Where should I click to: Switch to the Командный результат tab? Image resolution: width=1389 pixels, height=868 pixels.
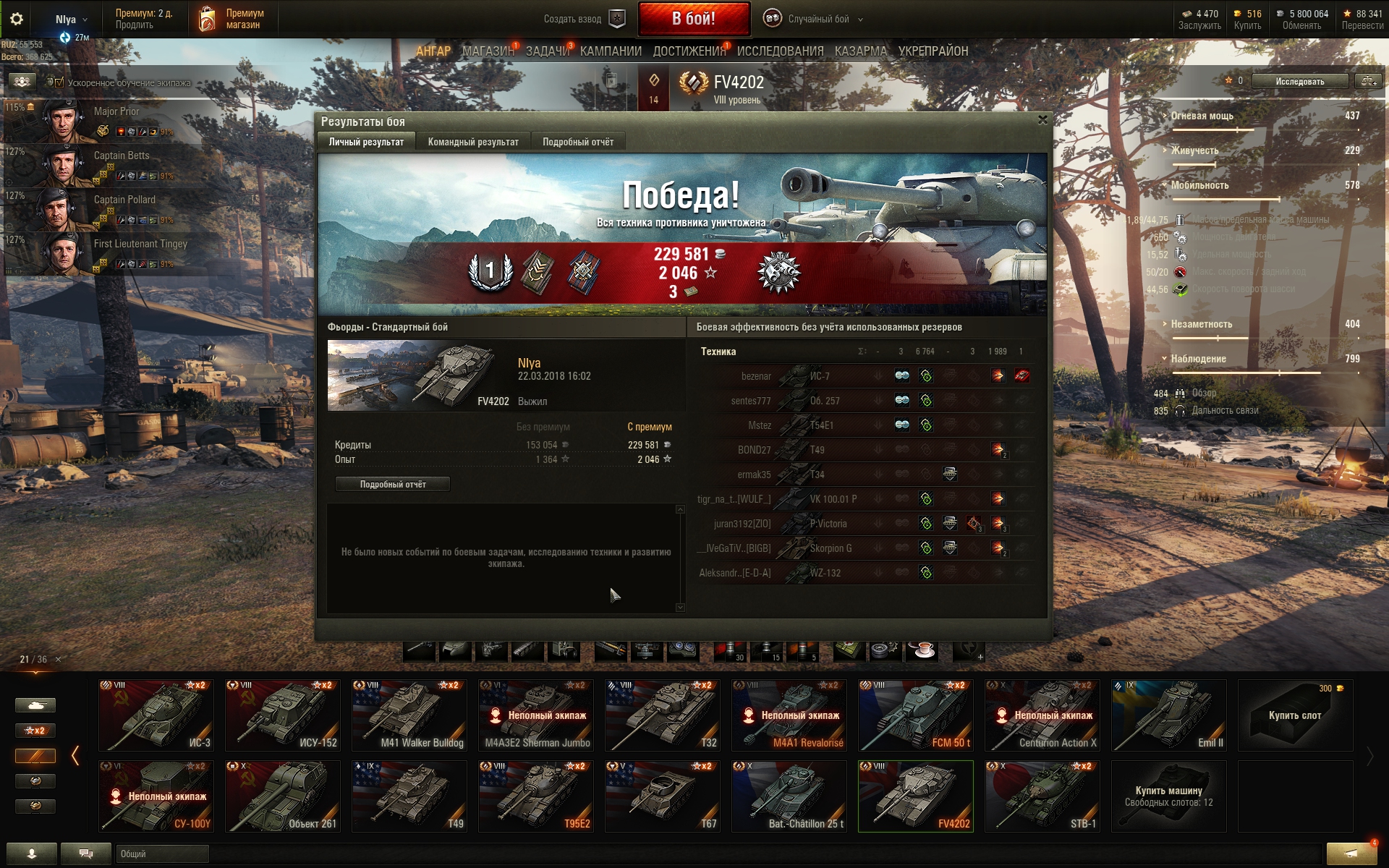(473, 142)
